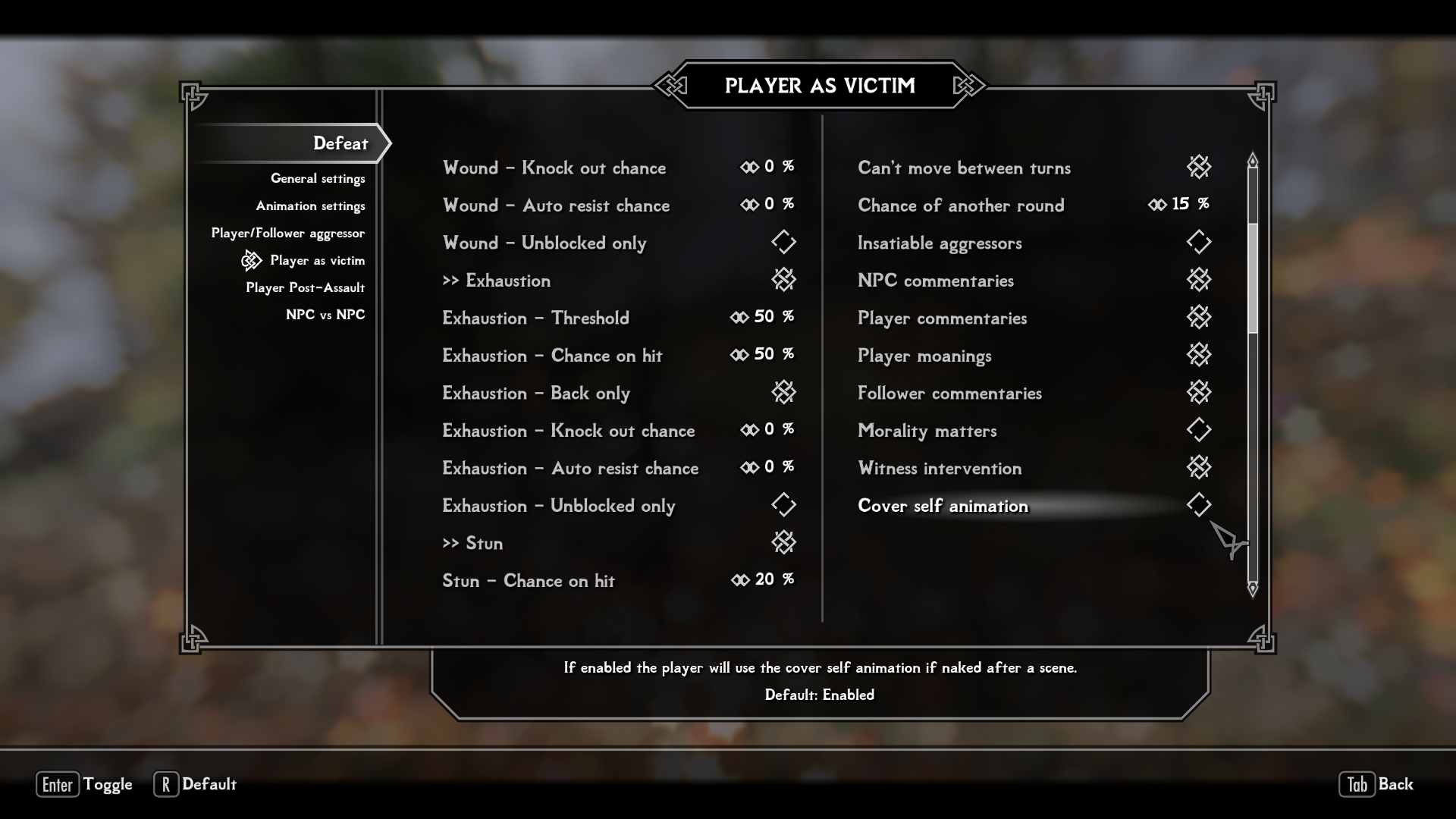Enable Cover self animation option
The image size is (1456, 819).
(1198, 506)
